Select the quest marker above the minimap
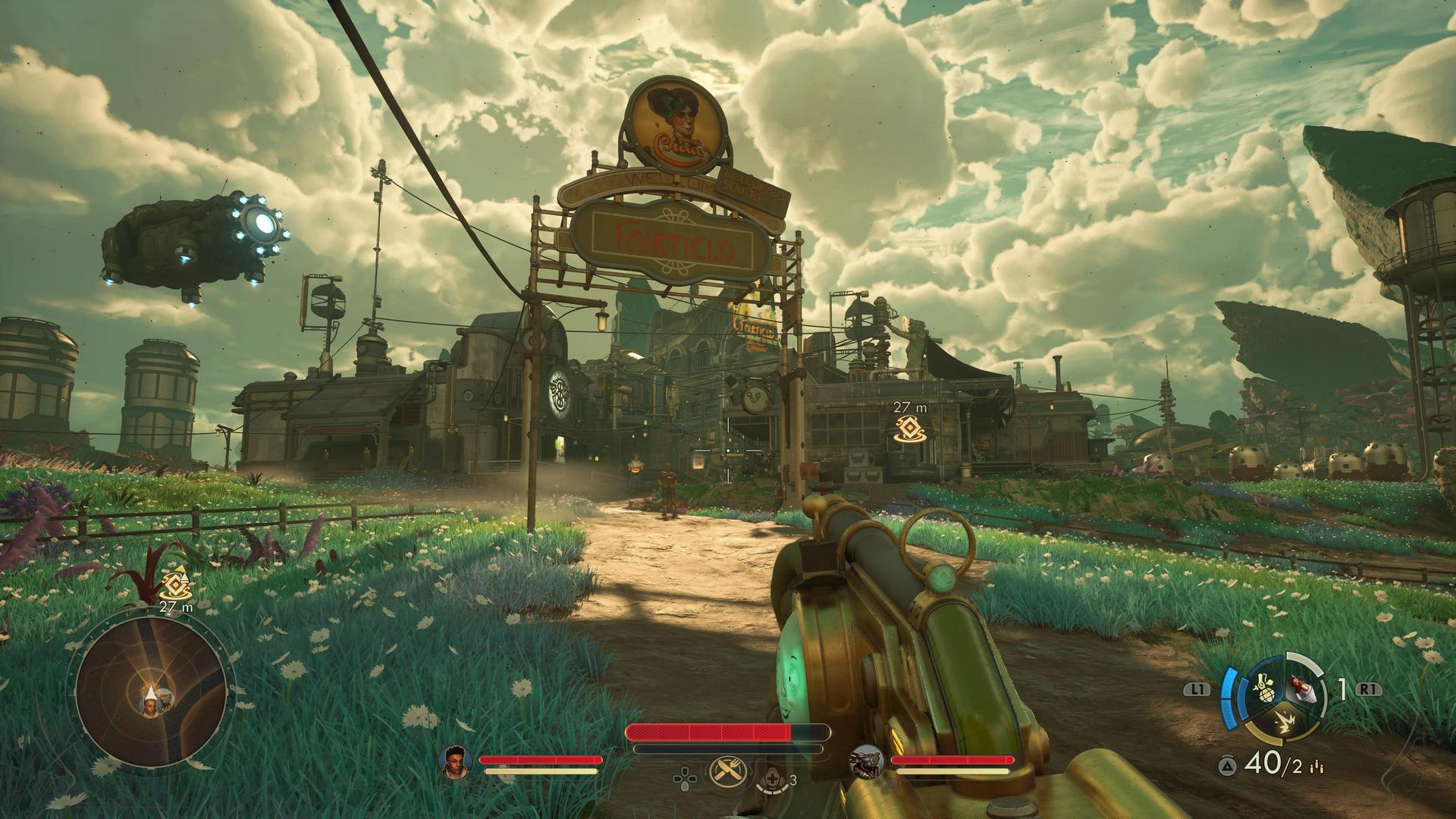This screenshot has height=819, width=1456. 176,585
